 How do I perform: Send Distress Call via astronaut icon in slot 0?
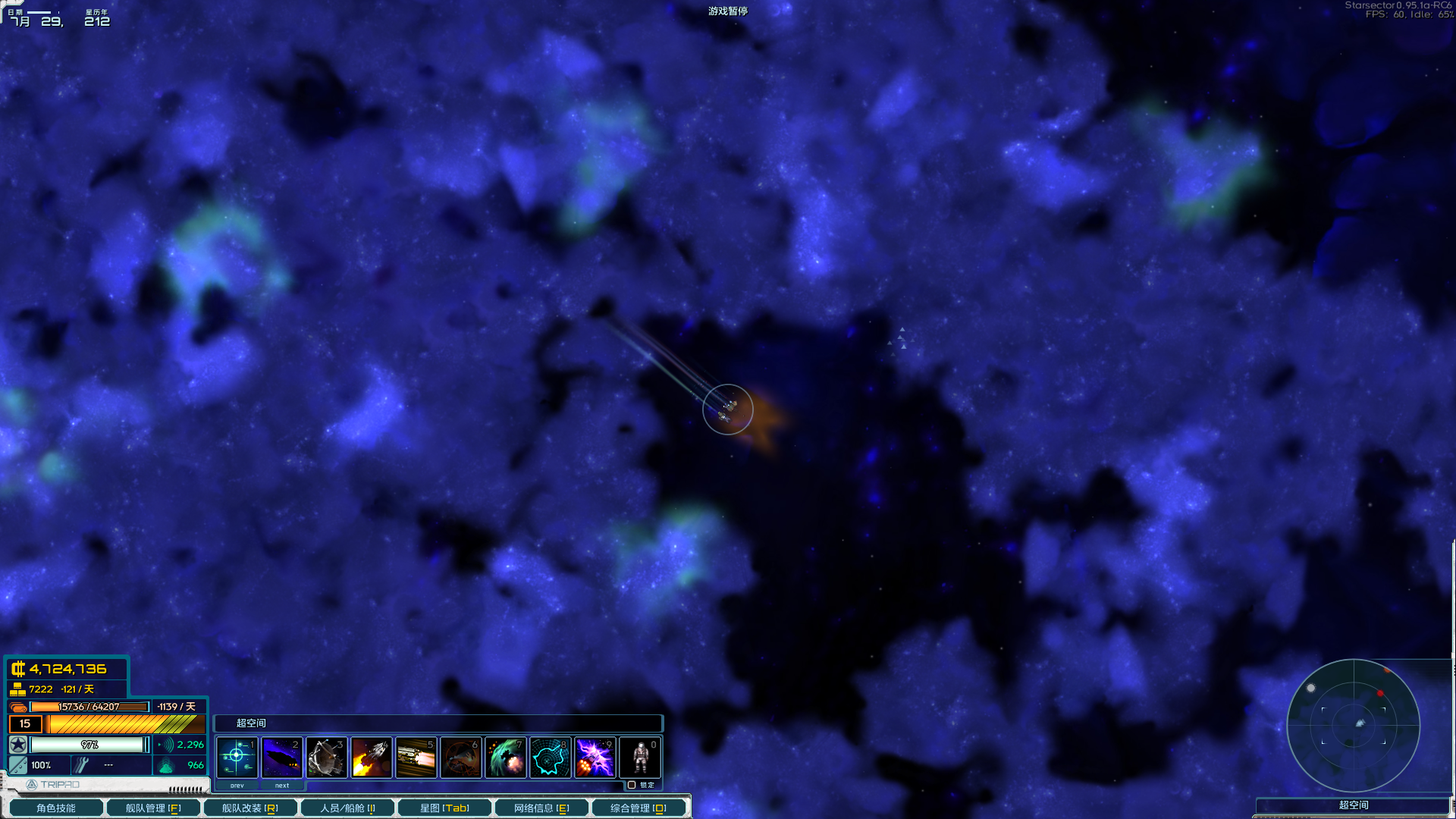640,756
